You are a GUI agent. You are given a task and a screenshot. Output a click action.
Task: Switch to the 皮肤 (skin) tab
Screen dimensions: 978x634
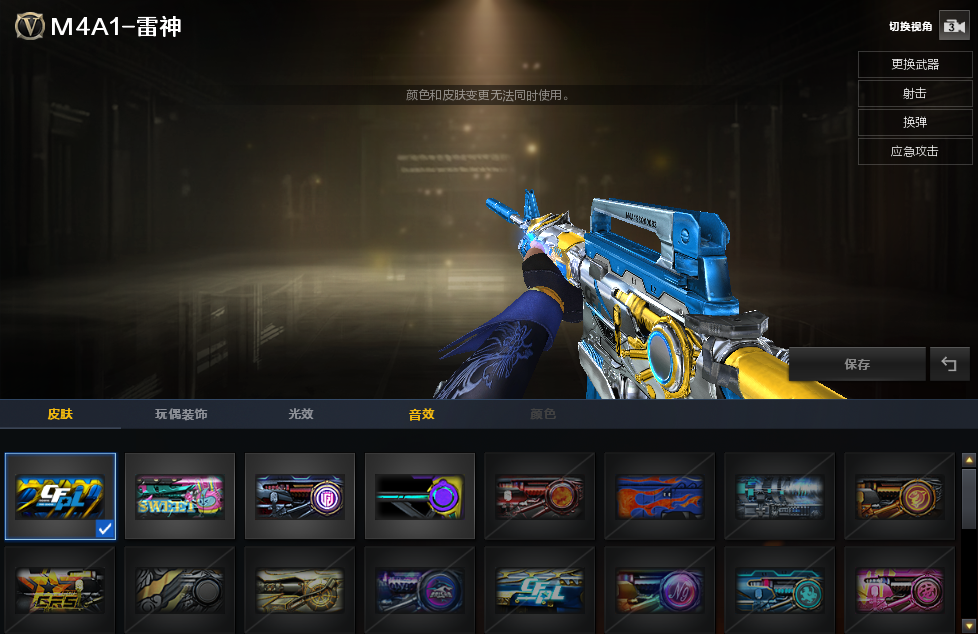[x=60, y=414]
